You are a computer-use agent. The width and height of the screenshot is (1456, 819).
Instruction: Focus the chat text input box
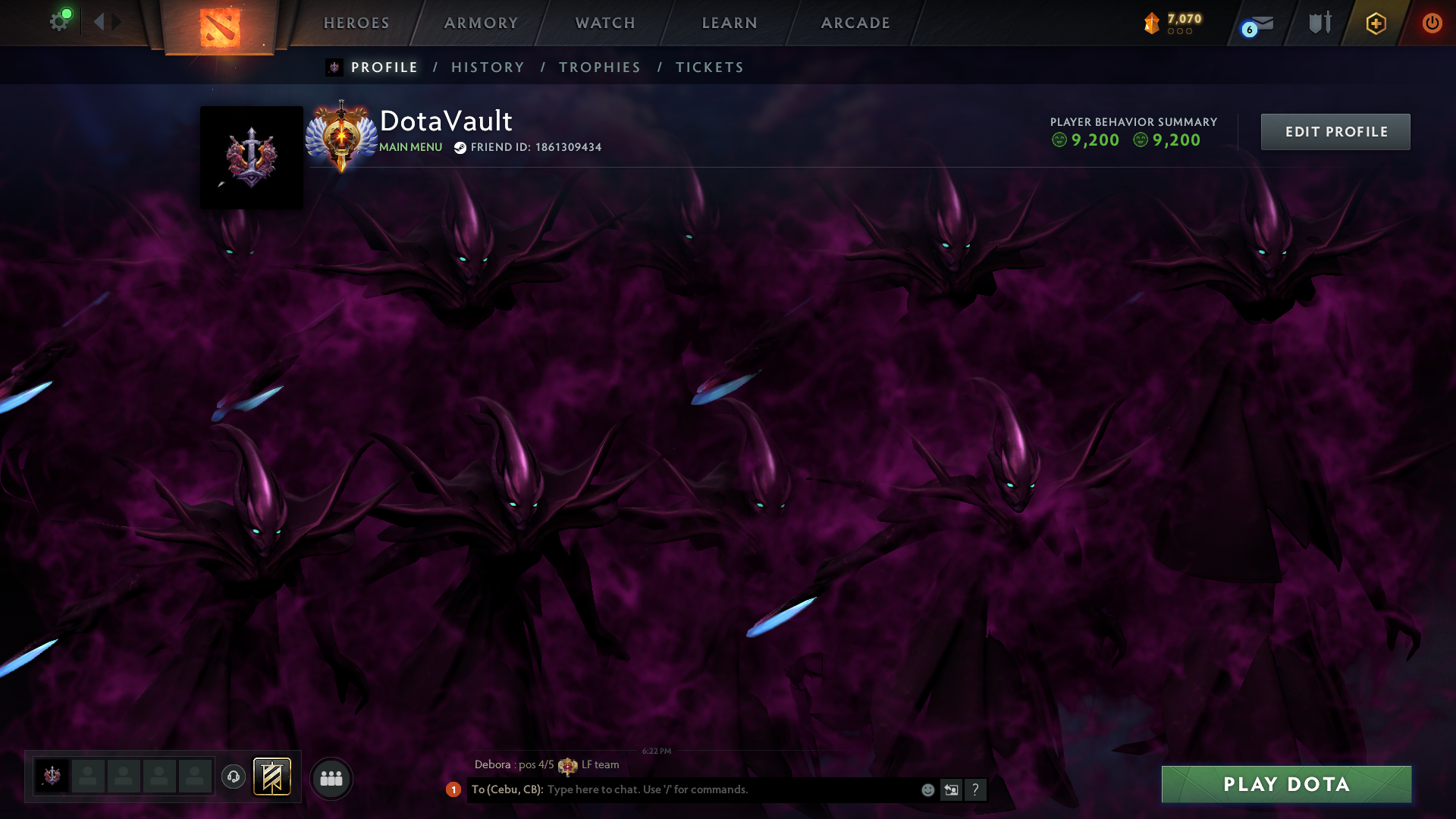(x=728, y=789)
